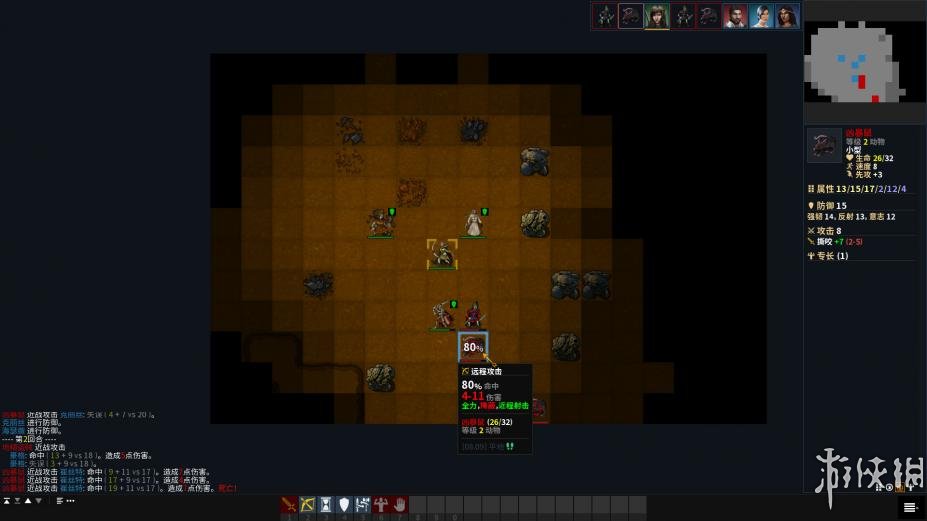Click the 凶暴鼠 enemy portrait in info panel
Viewport: 927px width, 521px height.
point(824,145)
